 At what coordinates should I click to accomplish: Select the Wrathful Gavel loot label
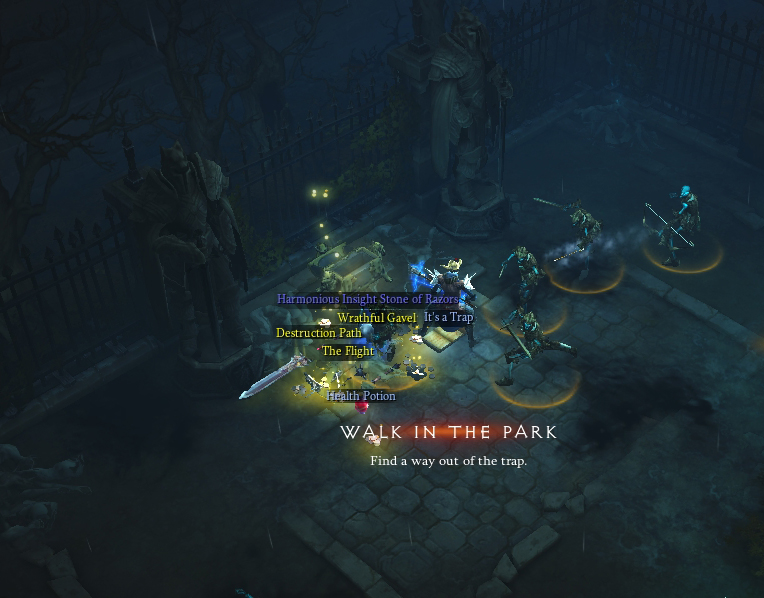click(377, 318)
